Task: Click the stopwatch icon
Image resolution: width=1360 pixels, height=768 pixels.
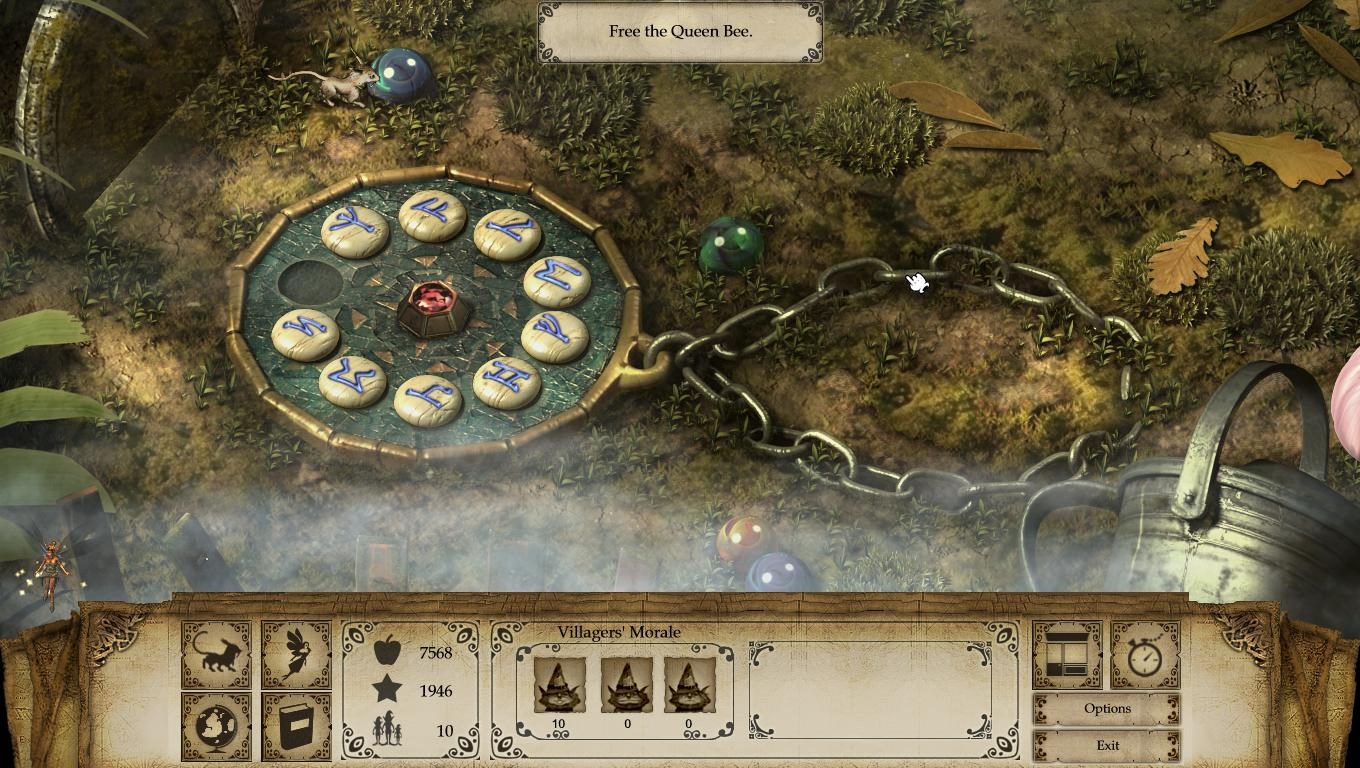Action: click(1145, 654)
